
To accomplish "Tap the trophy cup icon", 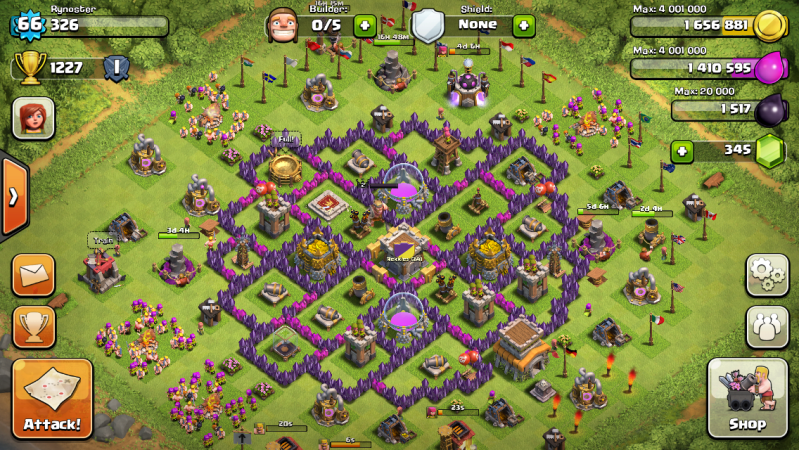I will tap(30, 68).
